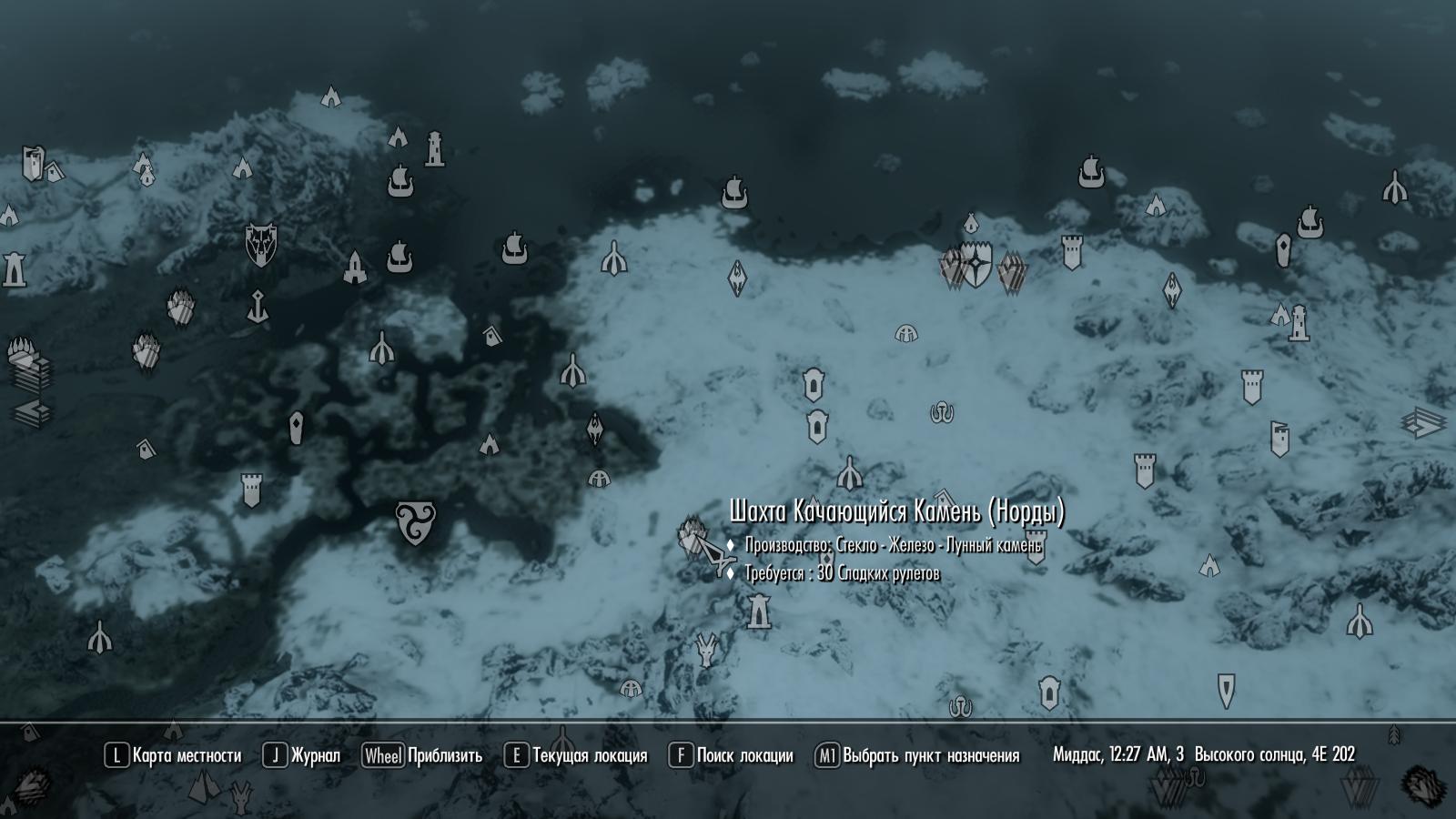Open the Журнал journal
The image size is (1456, 819).
pos(302,755)
